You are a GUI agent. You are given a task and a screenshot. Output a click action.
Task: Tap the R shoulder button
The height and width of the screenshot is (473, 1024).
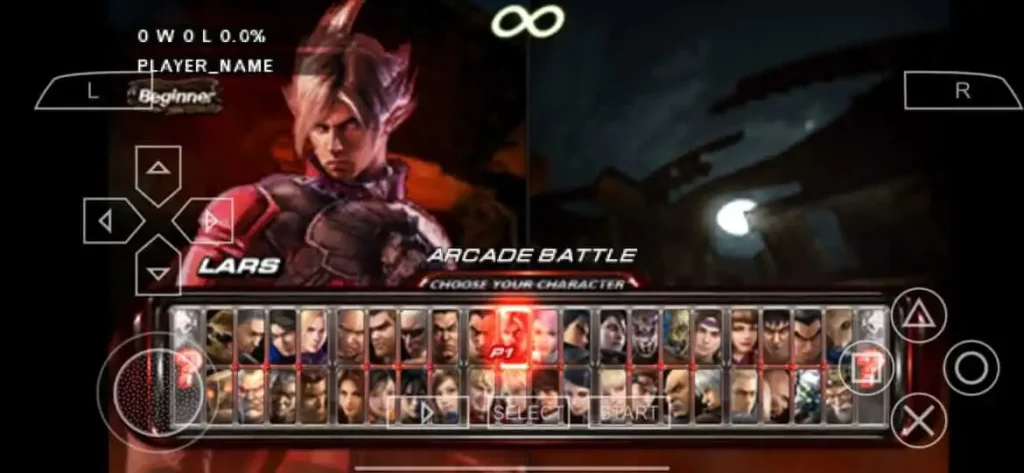pos(962,91)
